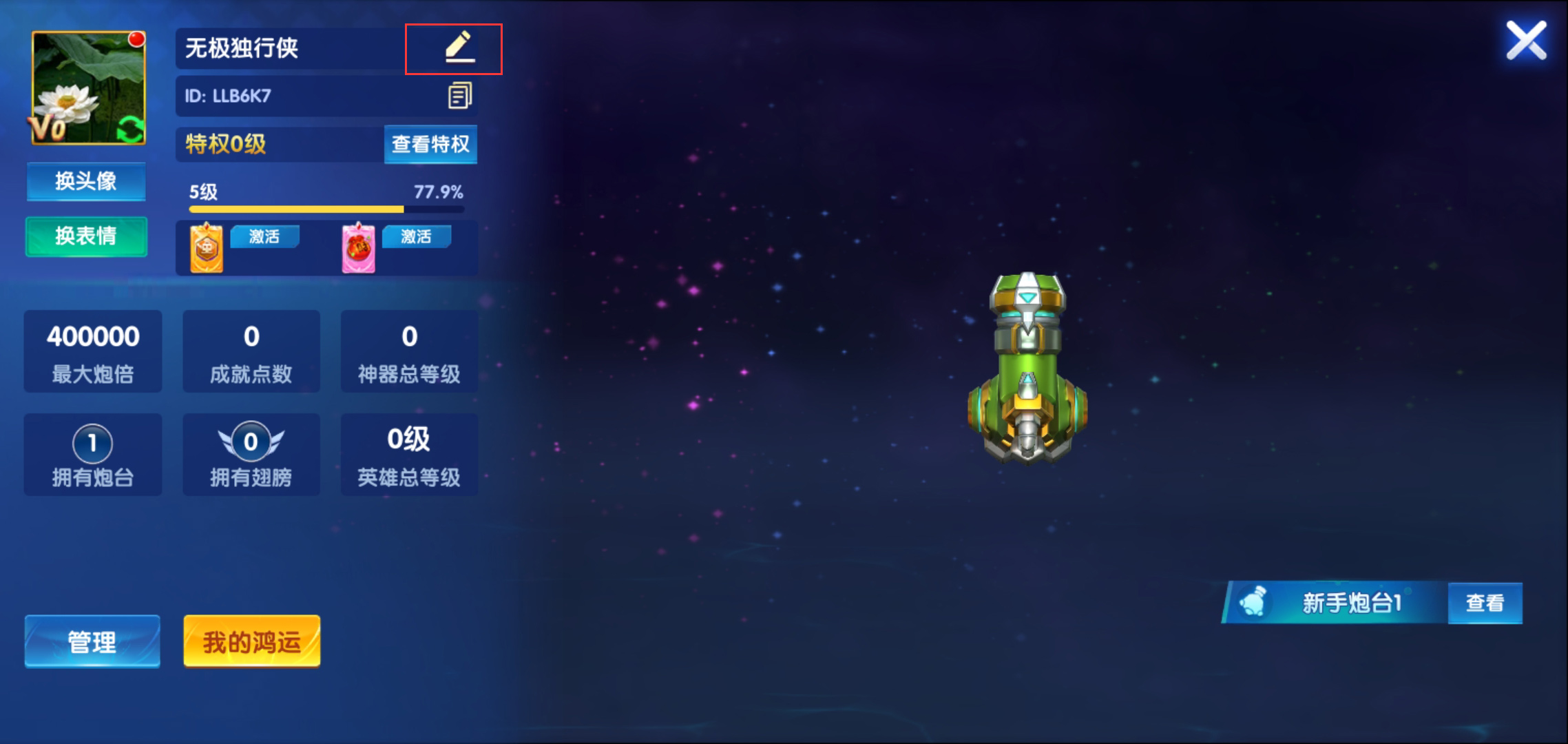Open 我的鸿运 fortune page

pos(251,641)
